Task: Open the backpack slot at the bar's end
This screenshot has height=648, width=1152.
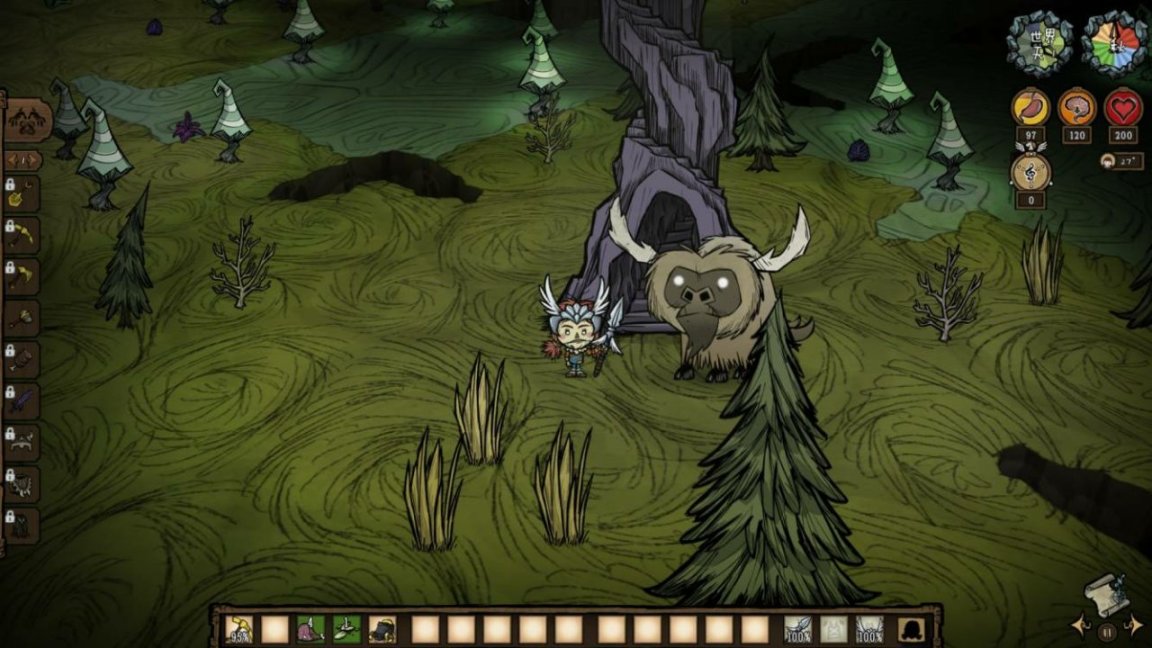Action: point(911,629)
